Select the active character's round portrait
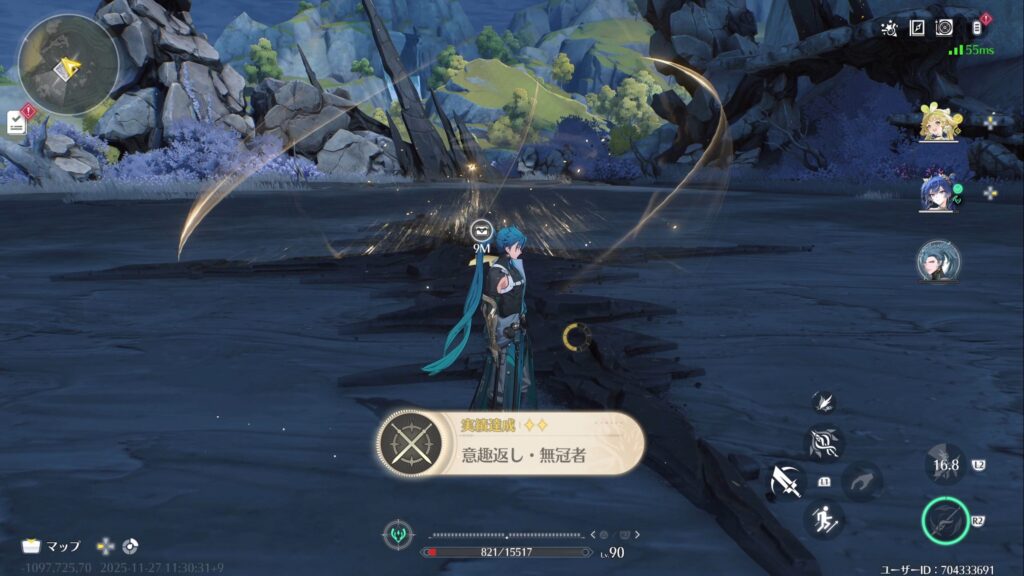This screenshot has width=1024, height=576. [x=938, y=261]
